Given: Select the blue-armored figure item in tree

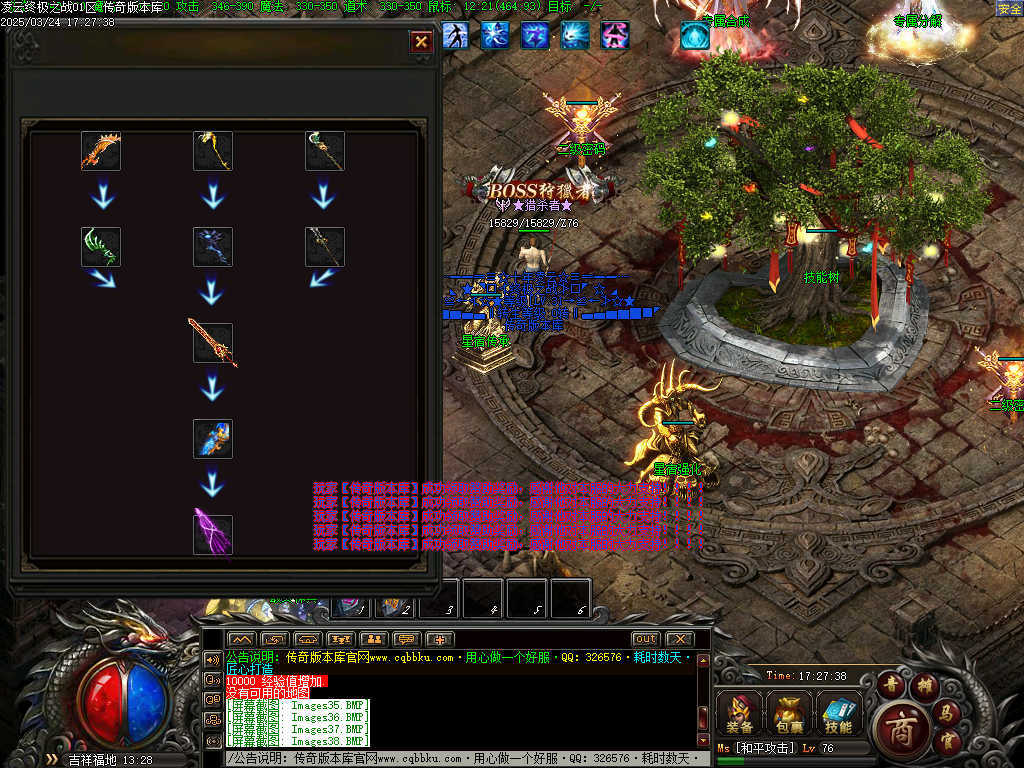Looking at the screenshot, I should click(213, 439).
